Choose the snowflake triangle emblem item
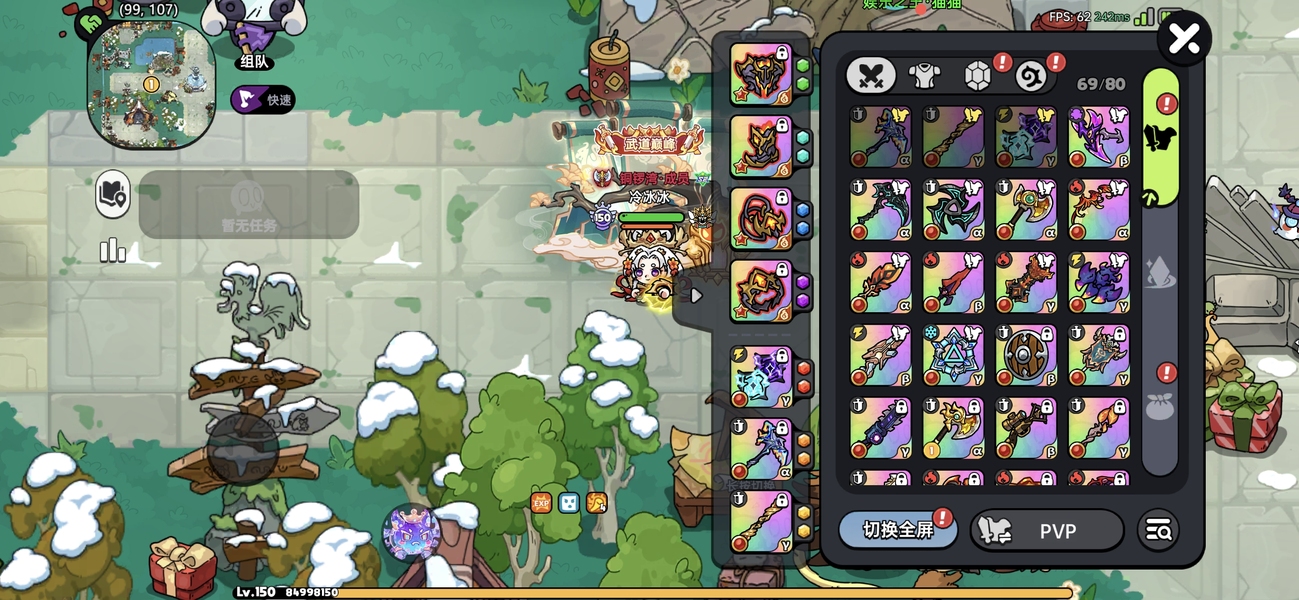This screenshot has width=1299, height=600. point(953,355)
